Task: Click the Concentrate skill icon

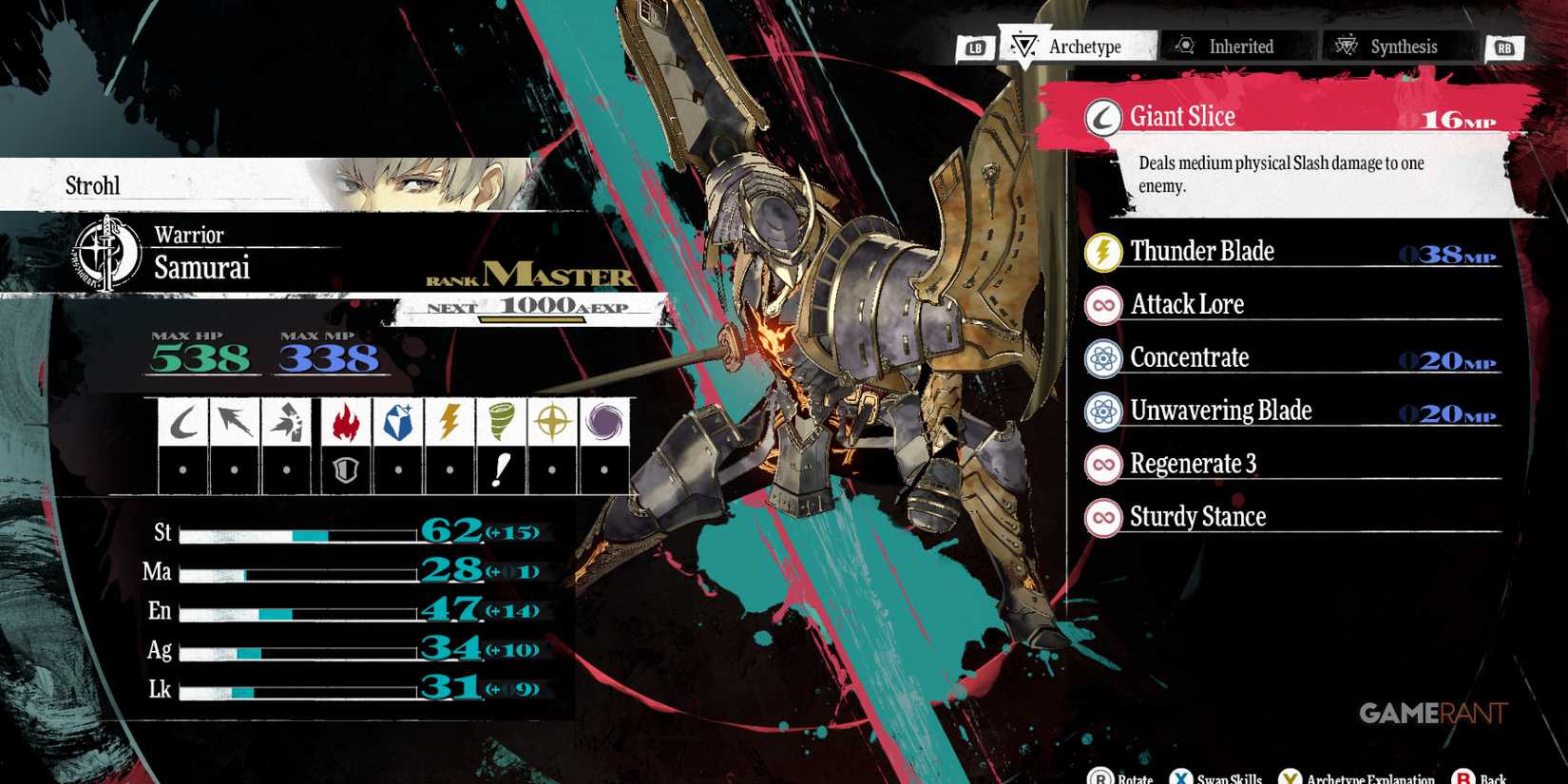Action: (1102, 358)
